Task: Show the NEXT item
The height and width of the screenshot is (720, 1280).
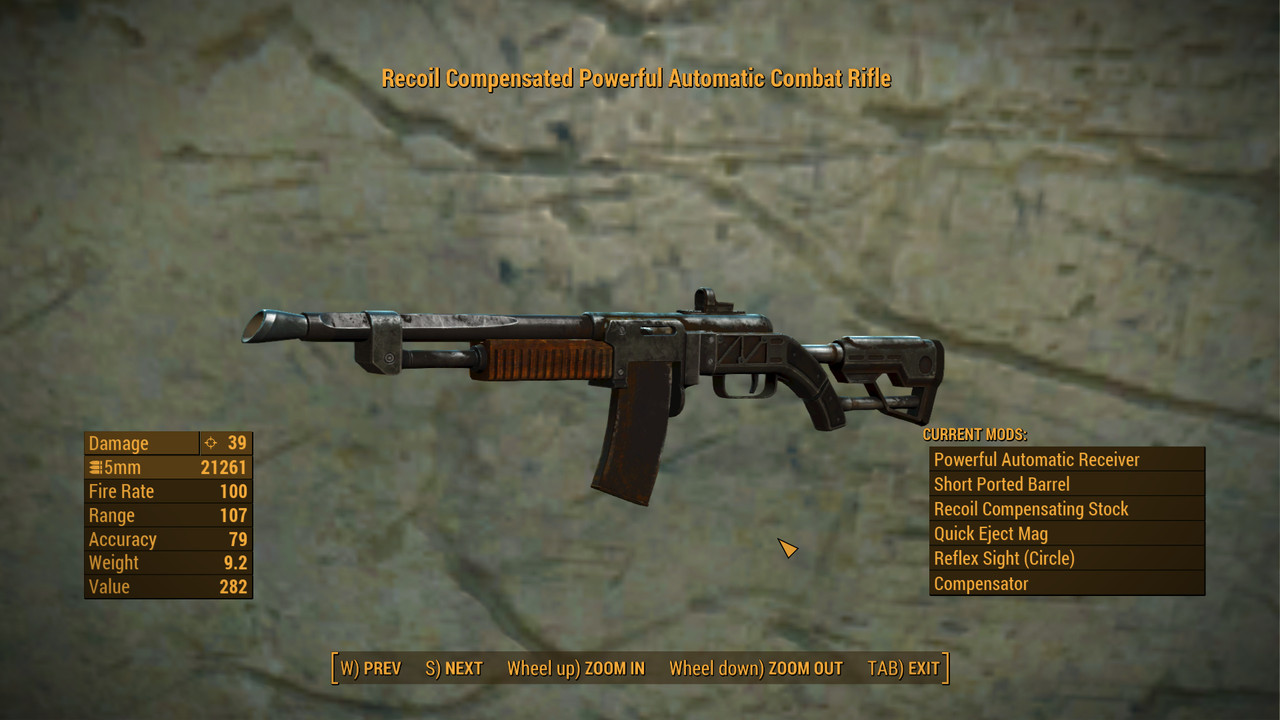Action: pos(454,668)
